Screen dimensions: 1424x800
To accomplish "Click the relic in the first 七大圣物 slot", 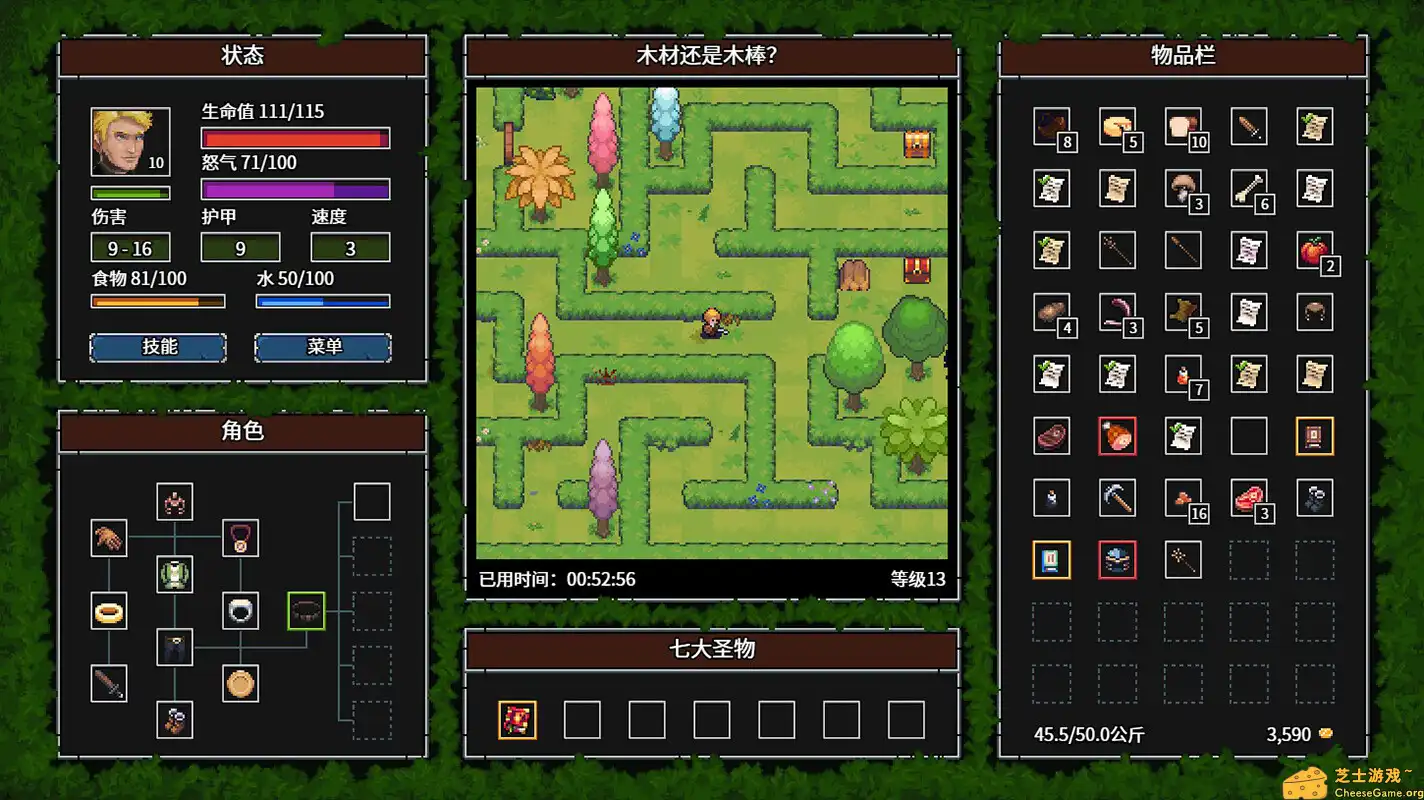I will tap(517, 719).
